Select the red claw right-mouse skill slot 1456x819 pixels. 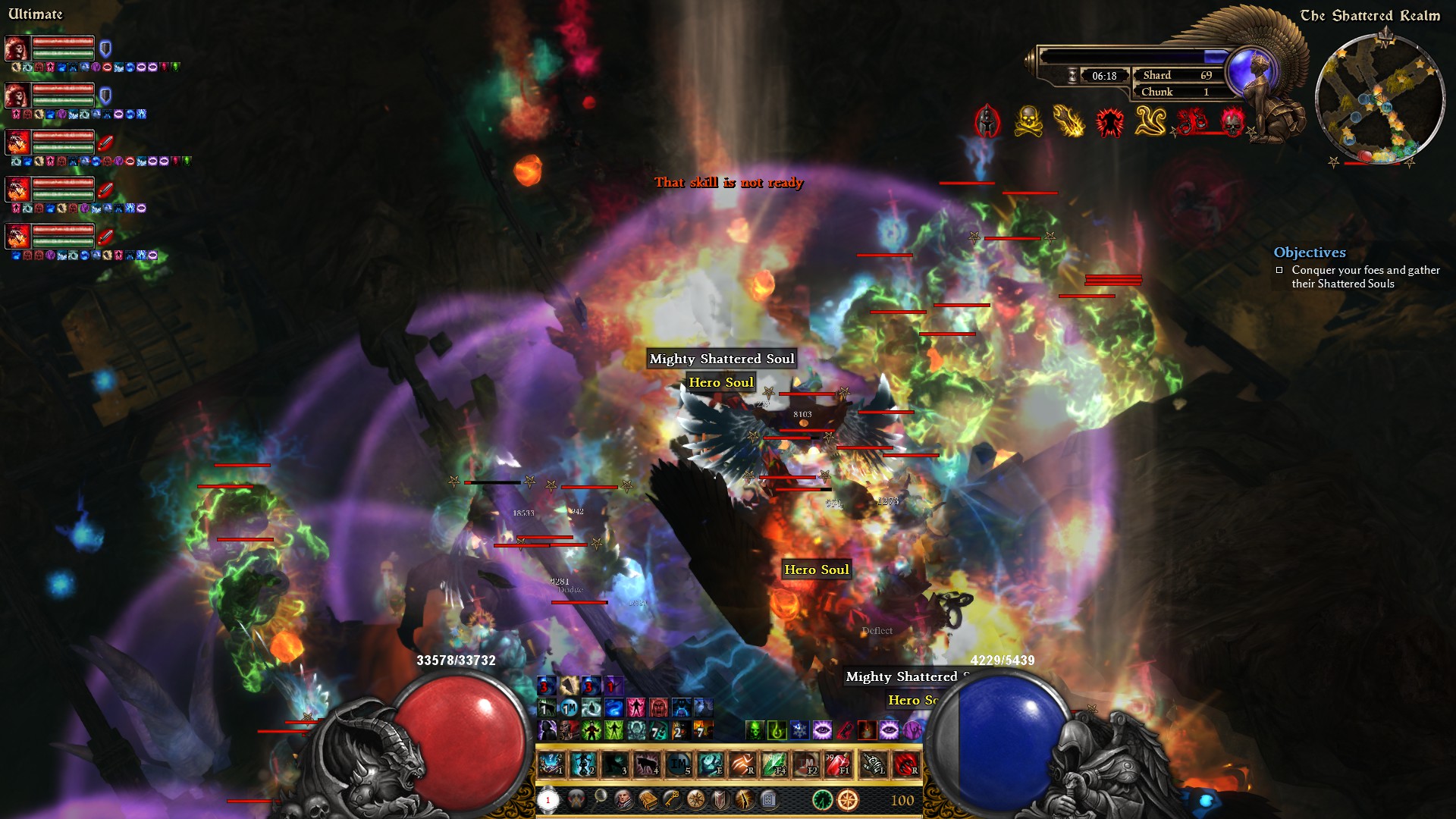click(x=905, y=764)
